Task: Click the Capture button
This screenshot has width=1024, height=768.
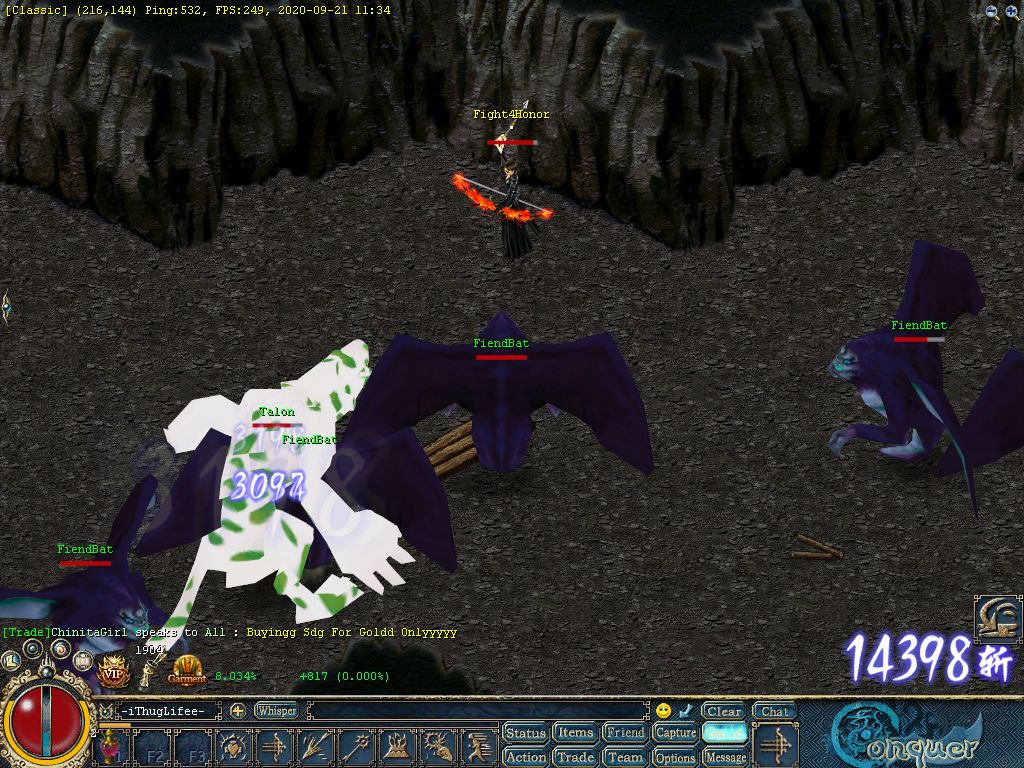Action: [675, 733]
